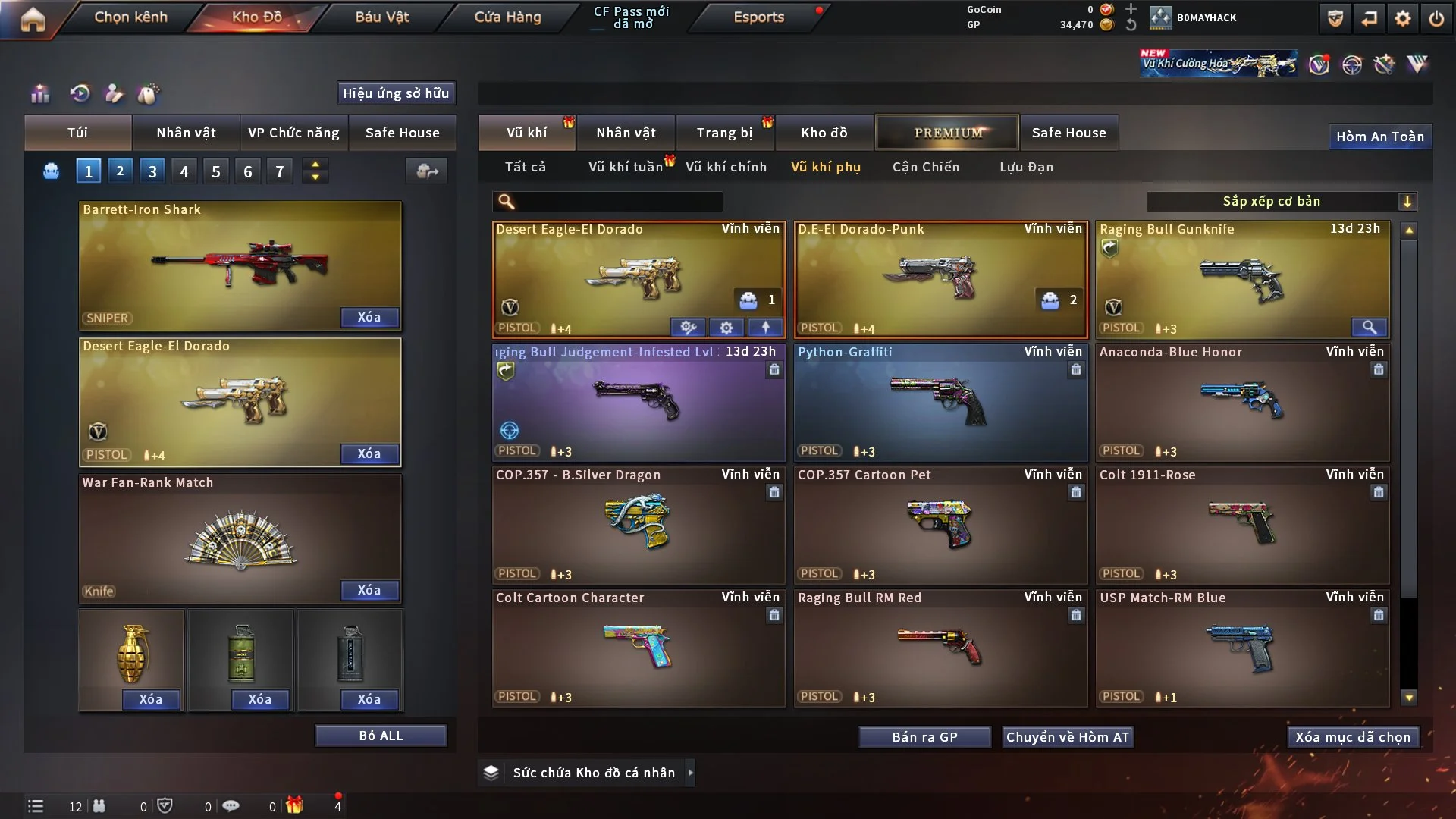Open the Esports menu entry
Screen dimensions: 1456x819
(x=758, y=17)
